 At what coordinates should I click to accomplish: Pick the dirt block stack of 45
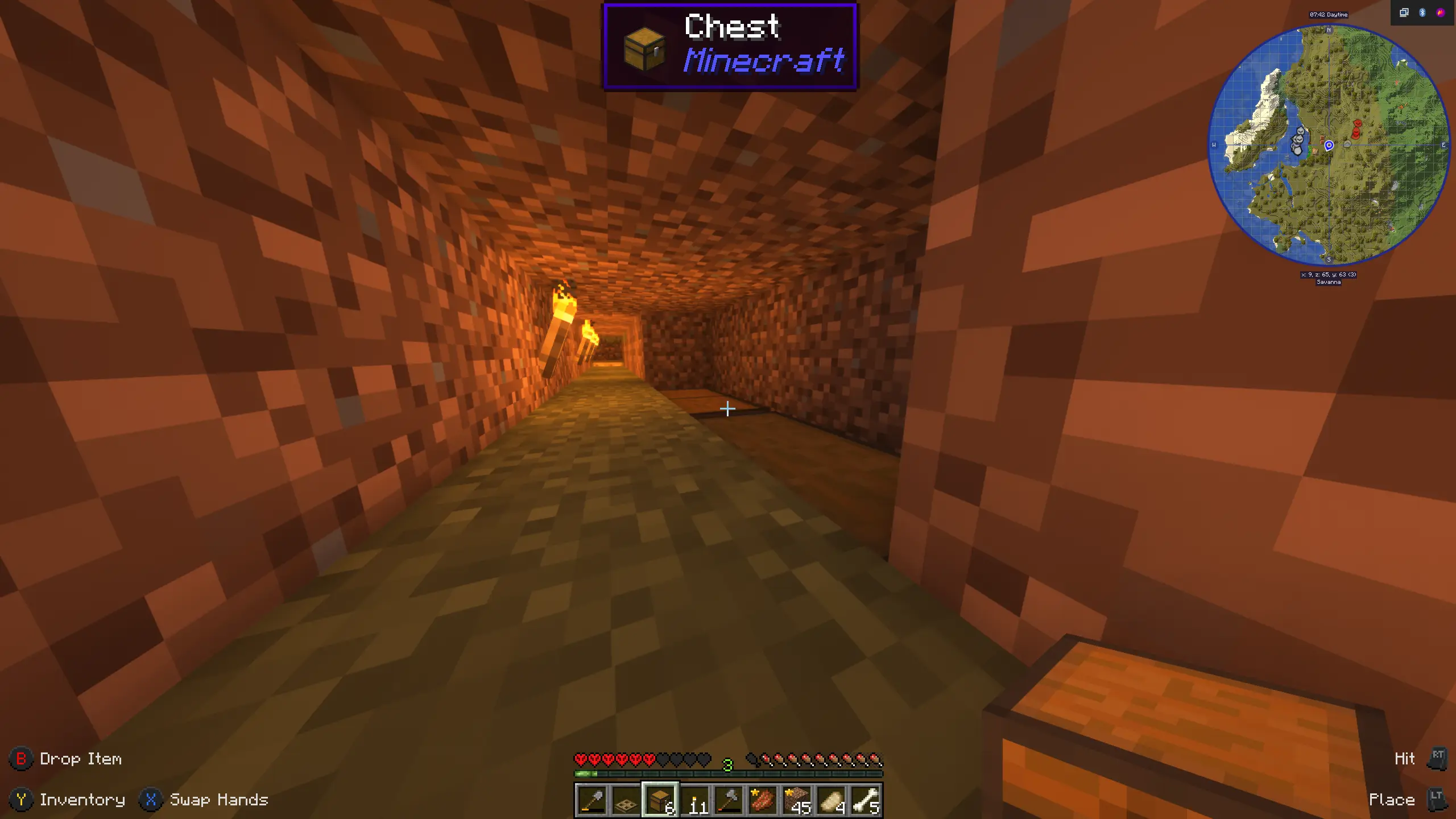pos(797,800)
